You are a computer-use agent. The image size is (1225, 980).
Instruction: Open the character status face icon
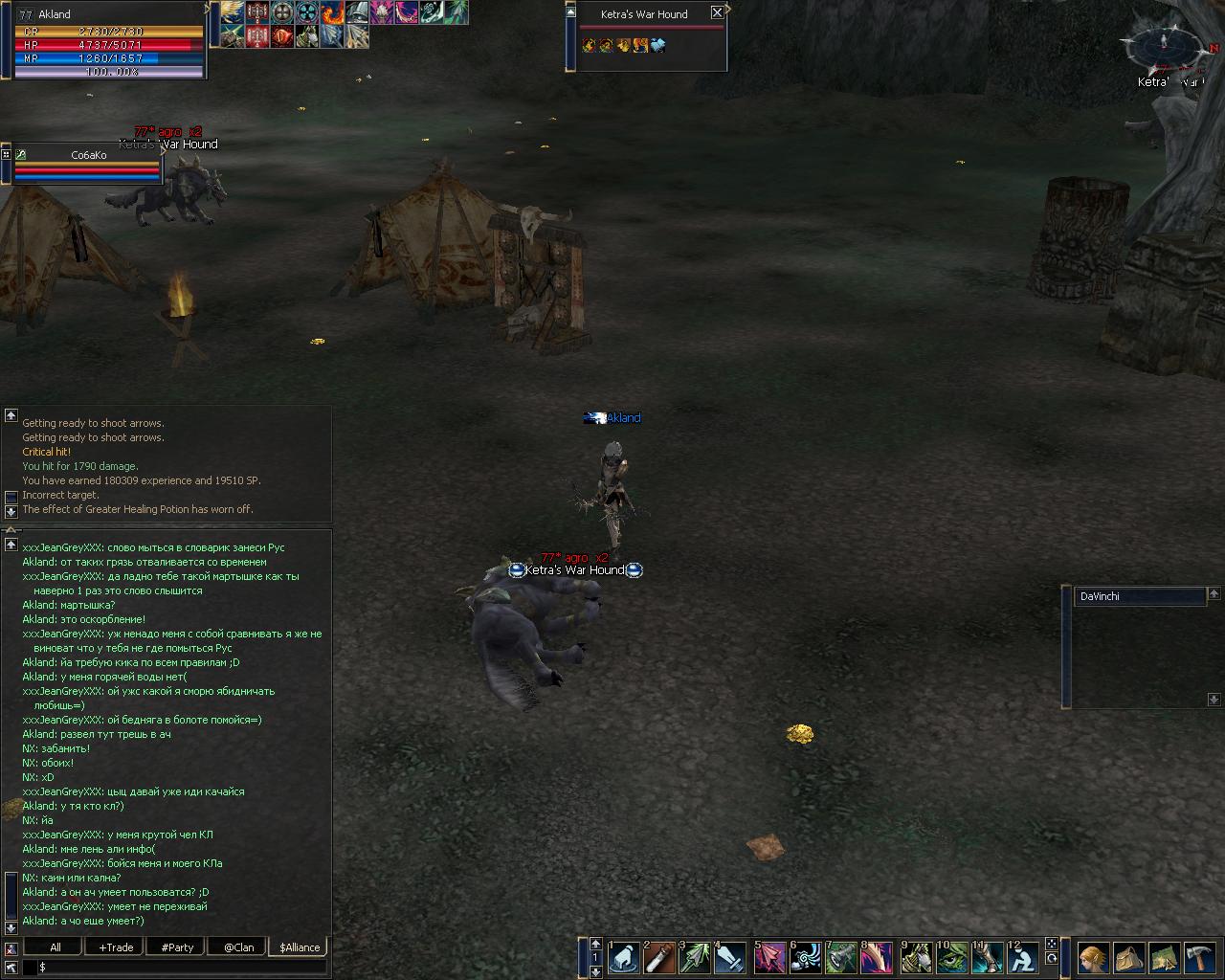tap(1093, 957)
